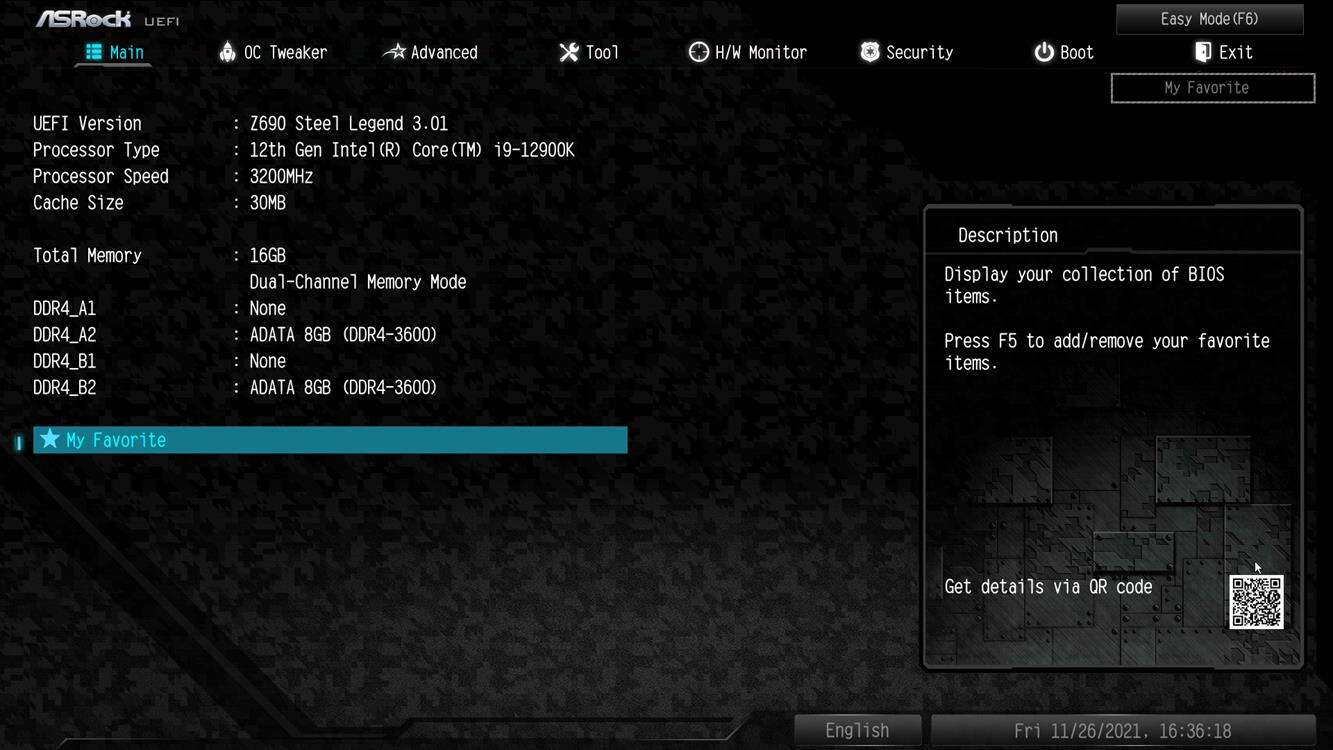Select the Boot power icon
Viewport: 1333px width, 750px height.
pyautogui.click(x=1041, y=51)
